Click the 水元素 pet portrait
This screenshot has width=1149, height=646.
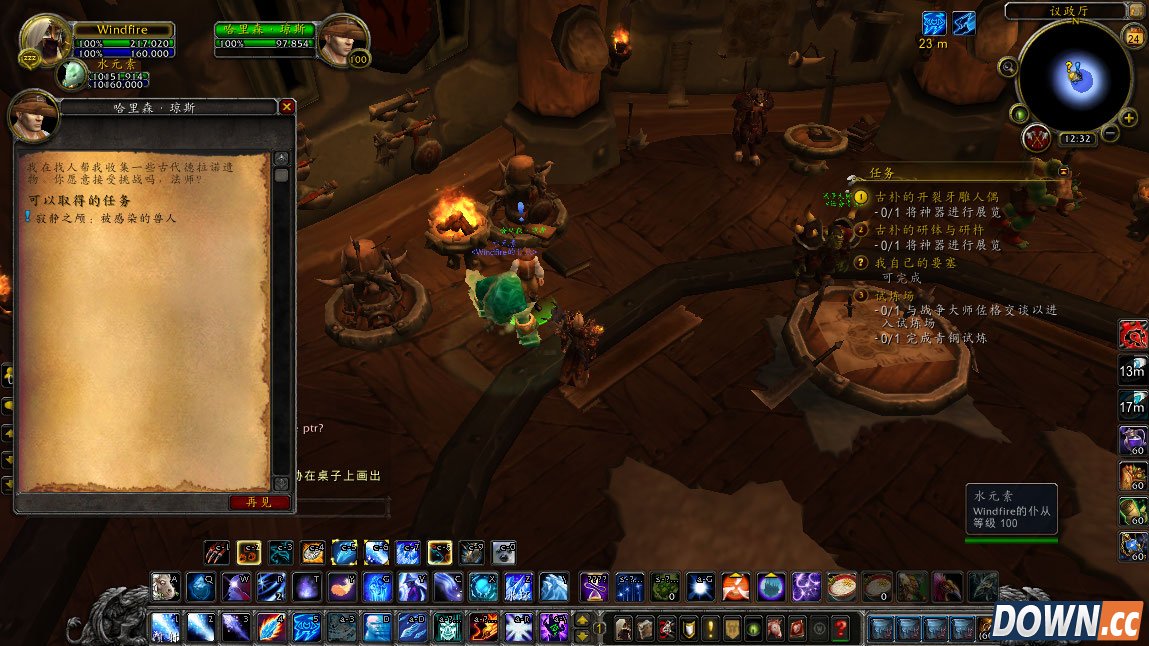tap(72, 74)
